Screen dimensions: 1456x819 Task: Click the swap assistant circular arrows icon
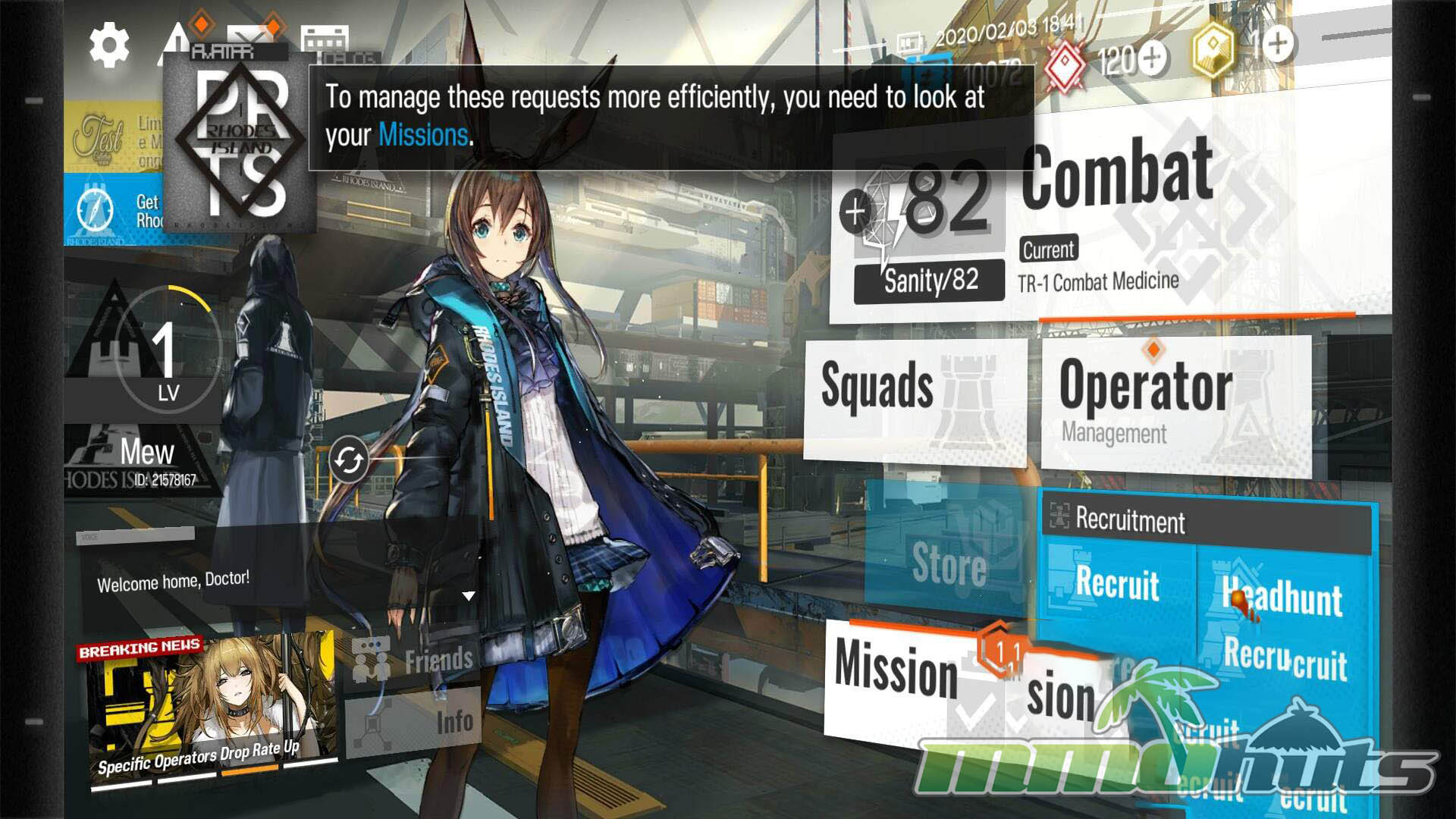[349, 460]
